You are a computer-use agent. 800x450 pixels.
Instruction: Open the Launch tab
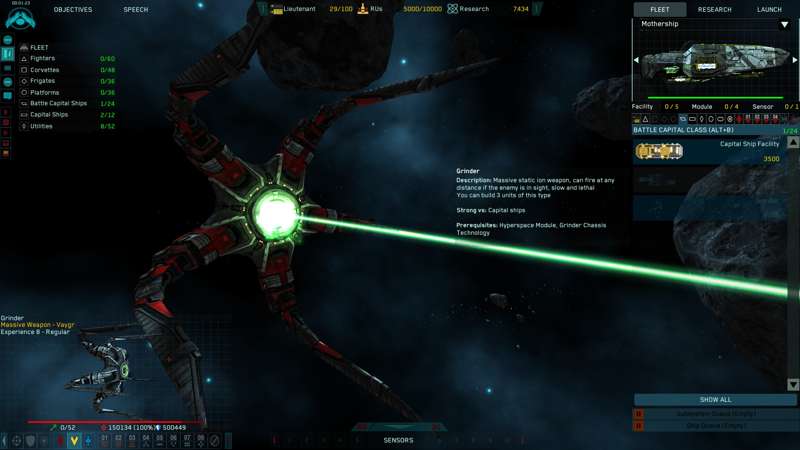click(x=769, y=9)
